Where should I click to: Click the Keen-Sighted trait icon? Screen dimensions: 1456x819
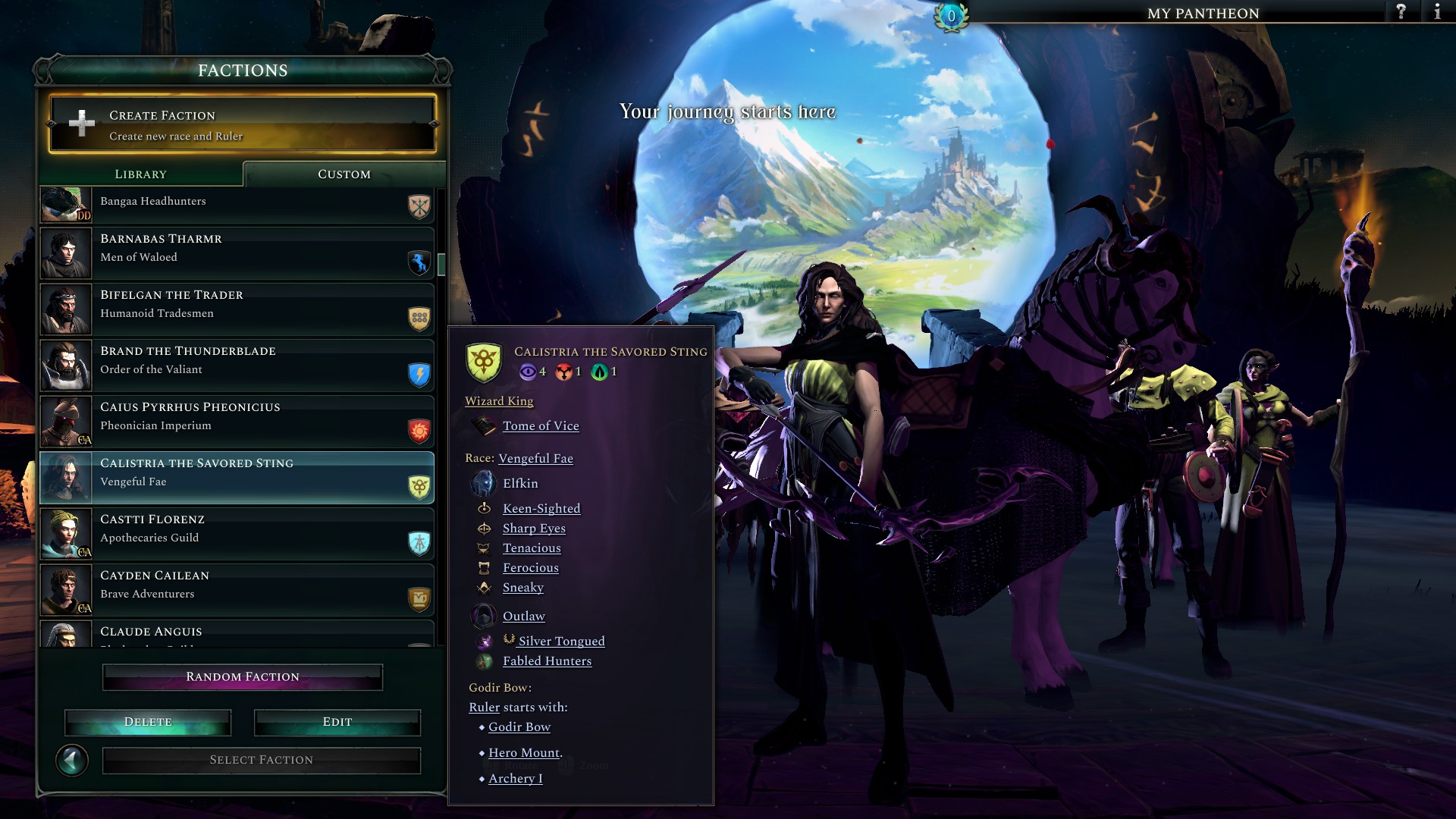coord(485,508)
